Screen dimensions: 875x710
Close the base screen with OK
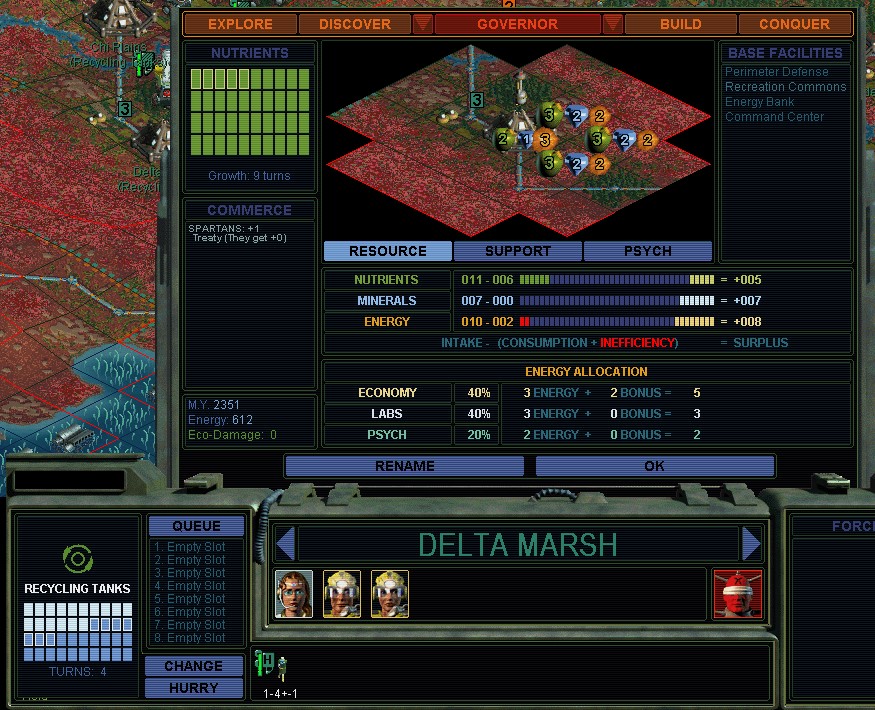(655, 466)
